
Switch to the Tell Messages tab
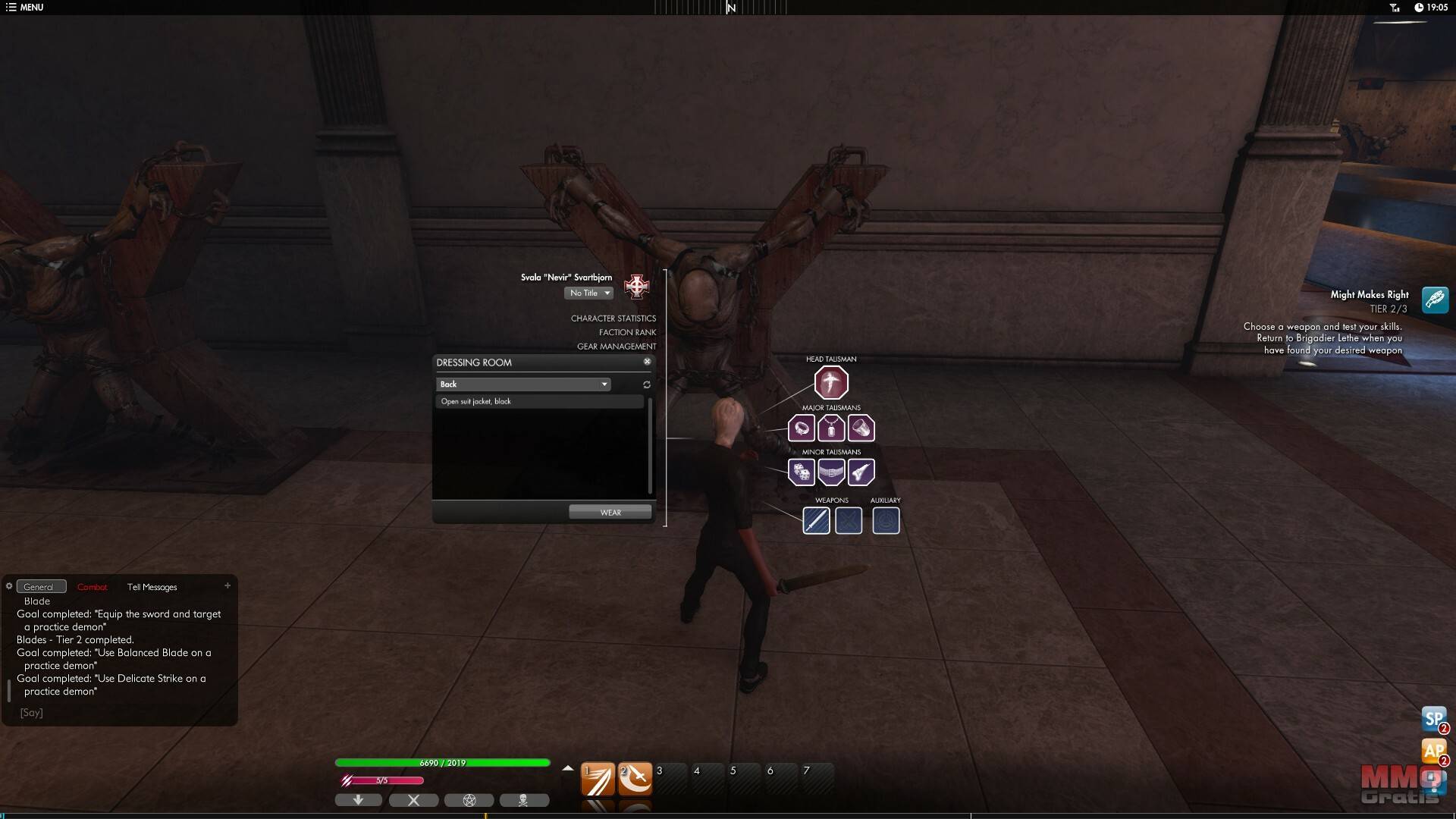point(152,587)
